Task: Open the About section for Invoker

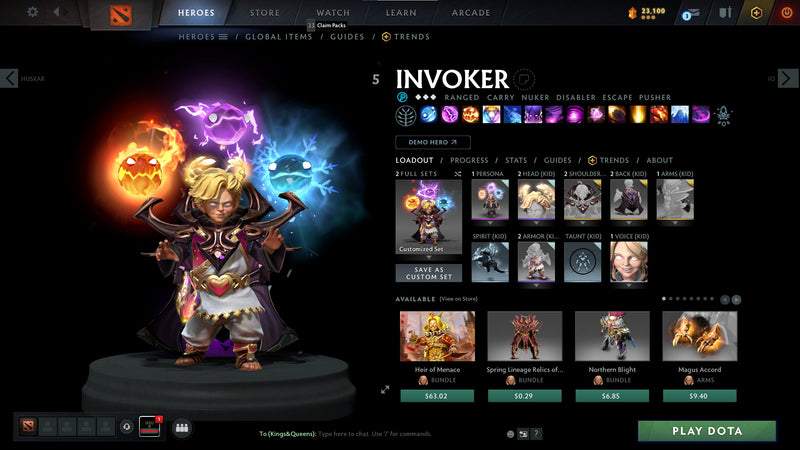Action: coord(659,160)
